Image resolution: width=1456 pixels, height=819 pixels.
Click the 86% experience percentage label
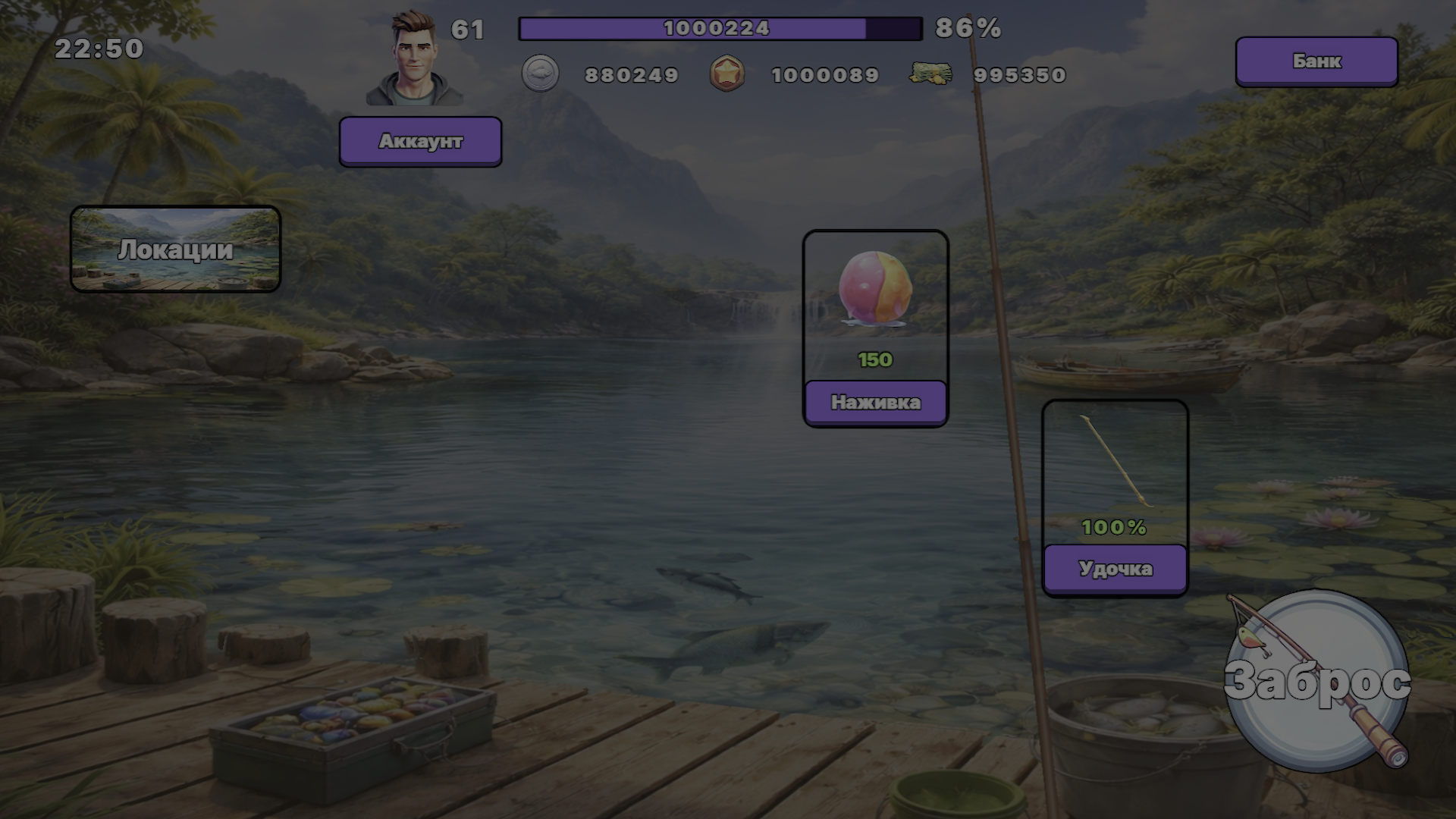tap(968, 30)
